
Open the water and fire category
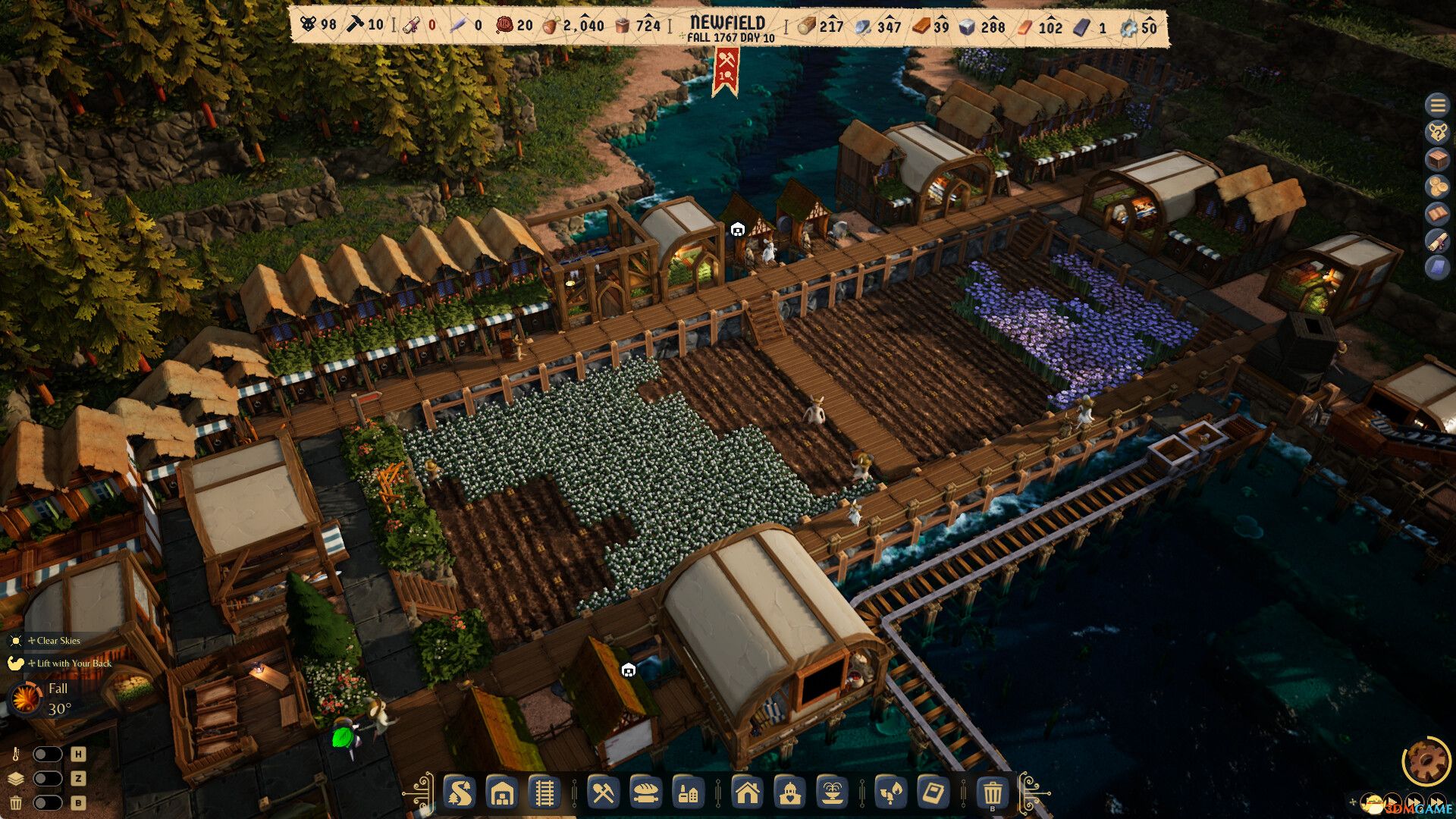pos(891,793)
